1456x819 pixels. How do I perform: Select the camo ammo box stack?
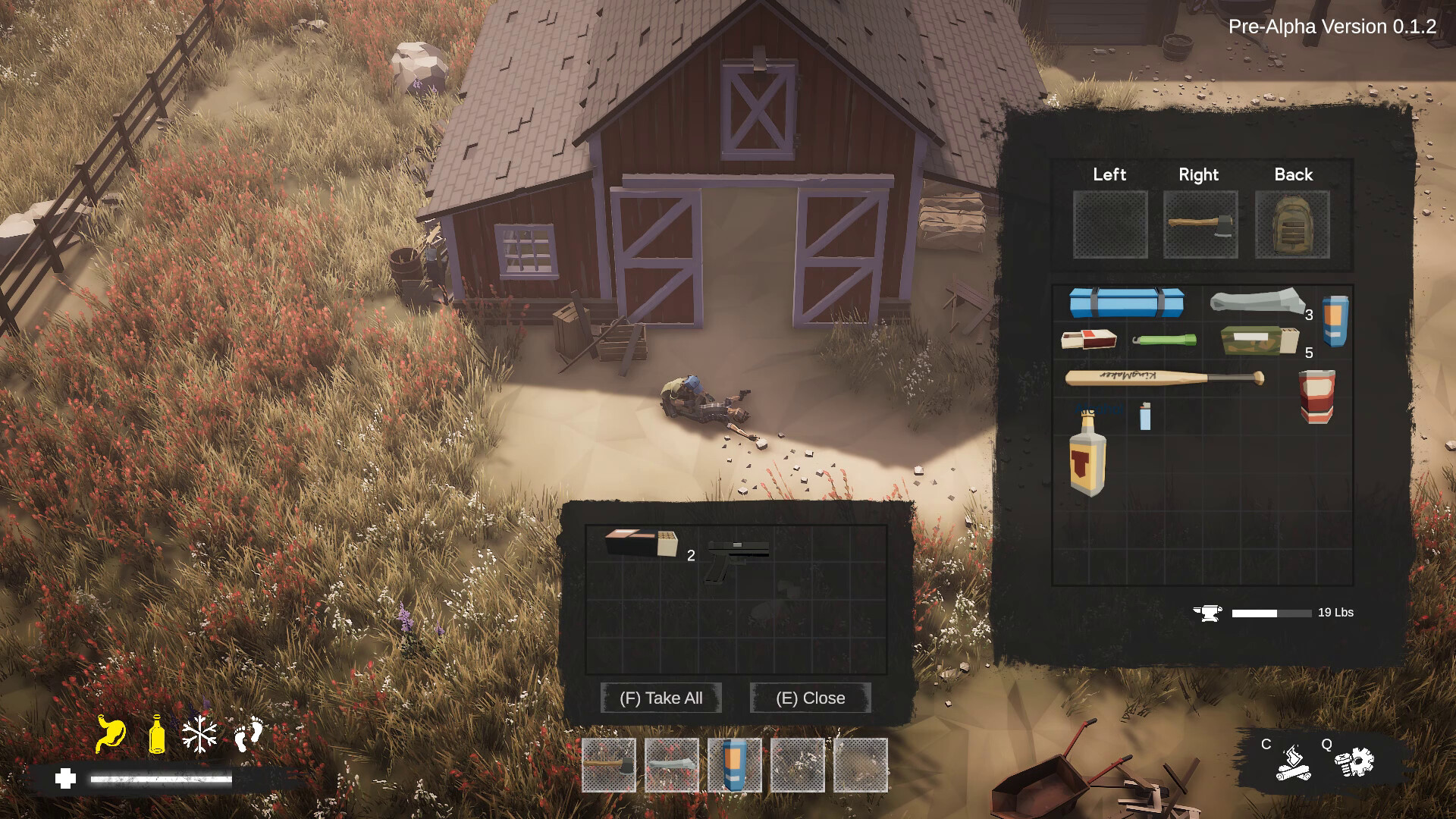(x=1259, y=340)
